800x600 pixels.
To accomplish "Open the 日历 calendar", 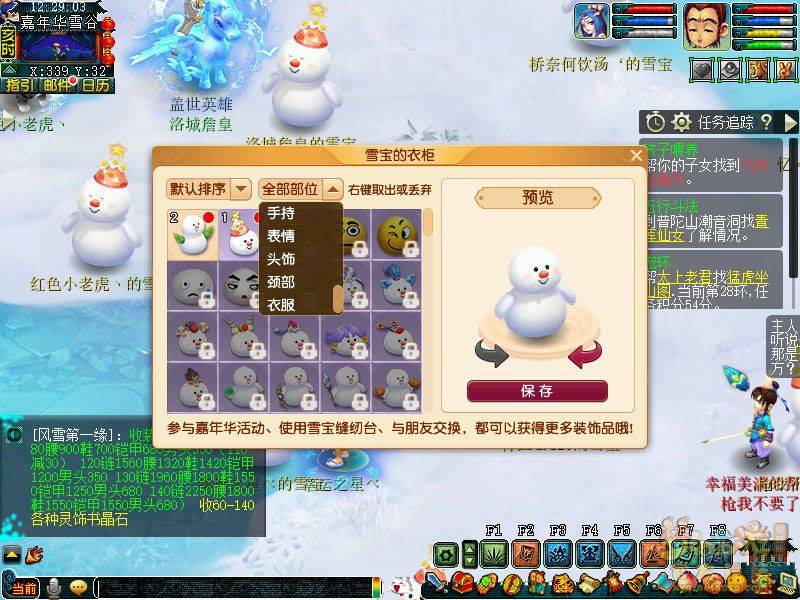I will (x=96, y=85).
